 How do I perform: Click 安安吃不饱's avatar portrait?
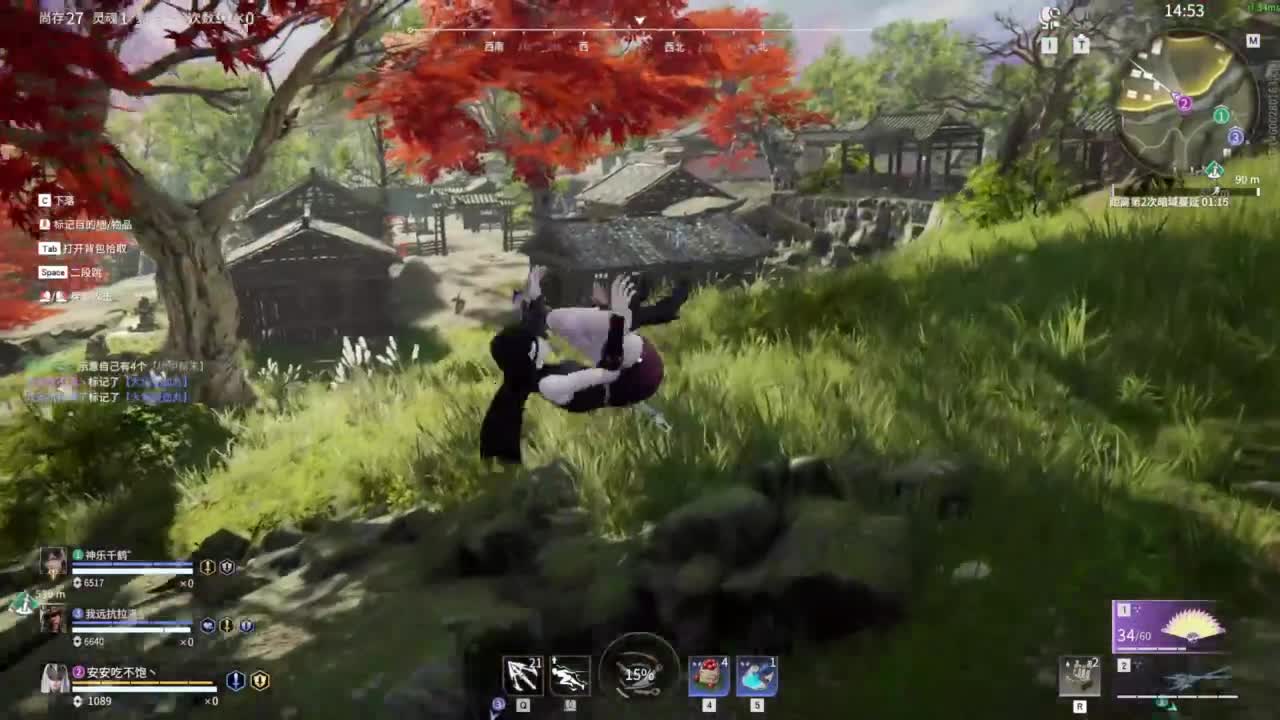pos(54,679)
